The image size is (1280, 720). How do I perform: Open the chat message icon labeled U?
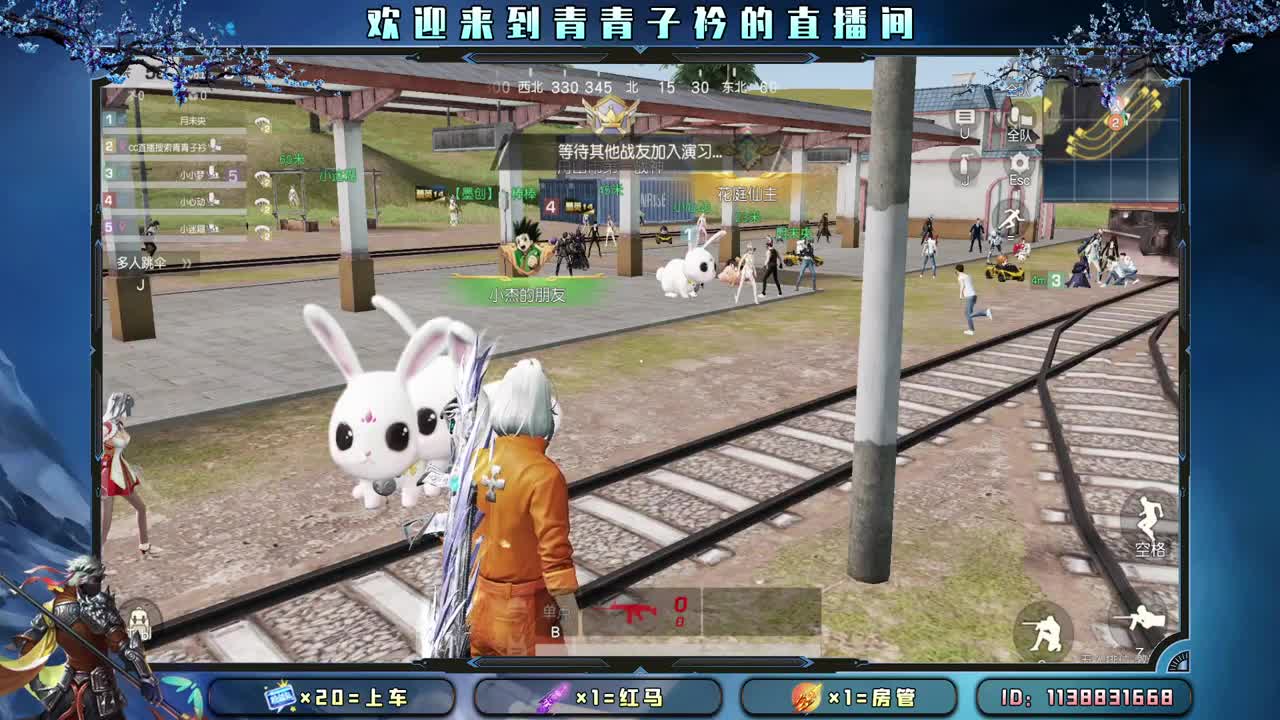click(964, 120)
